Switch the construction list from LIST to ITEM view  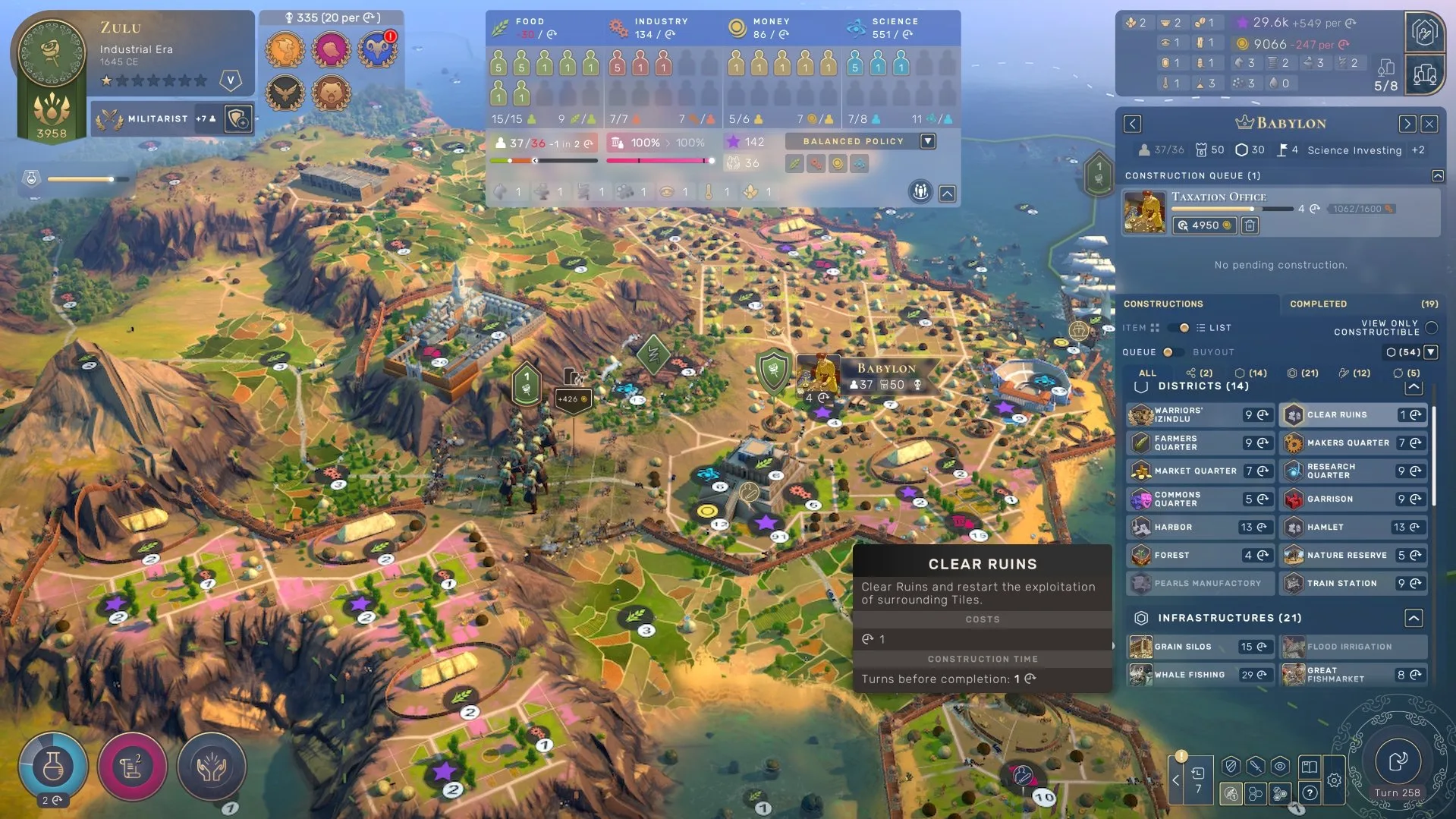(x=1175, y=328)
